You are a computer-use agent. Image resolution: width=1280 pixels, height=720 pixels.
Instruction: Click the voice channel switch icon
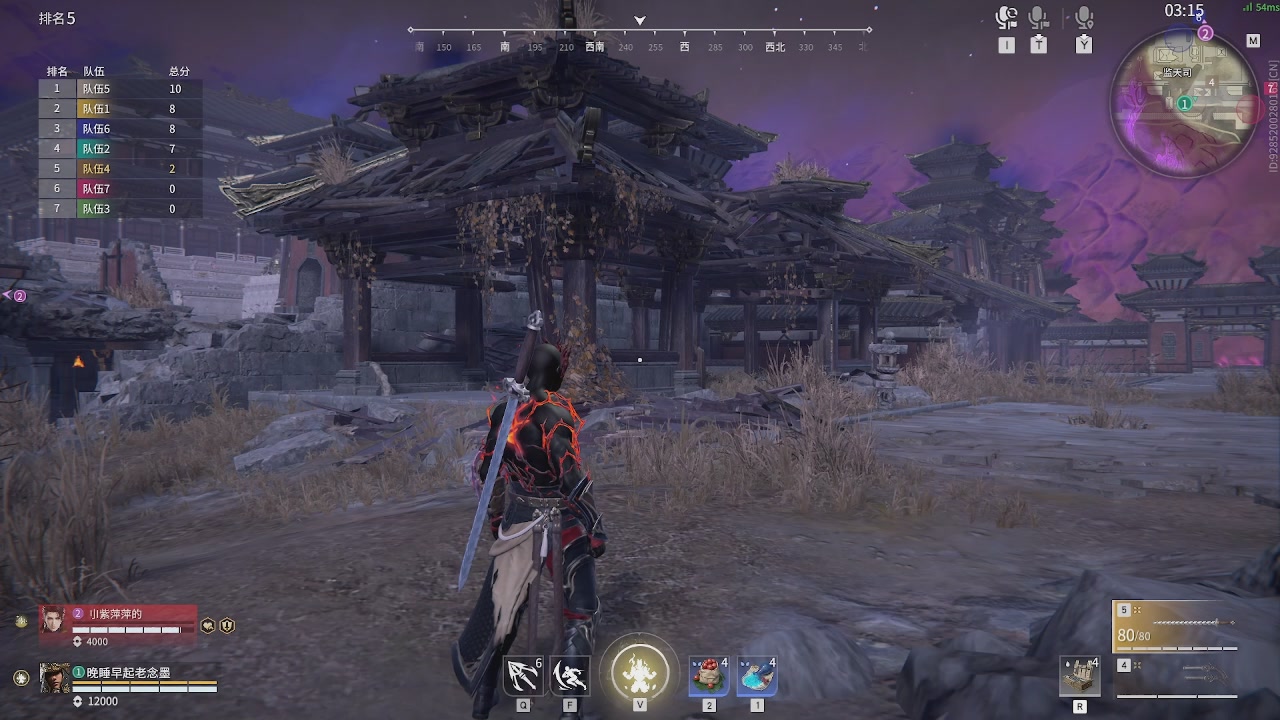point(1006,18)
